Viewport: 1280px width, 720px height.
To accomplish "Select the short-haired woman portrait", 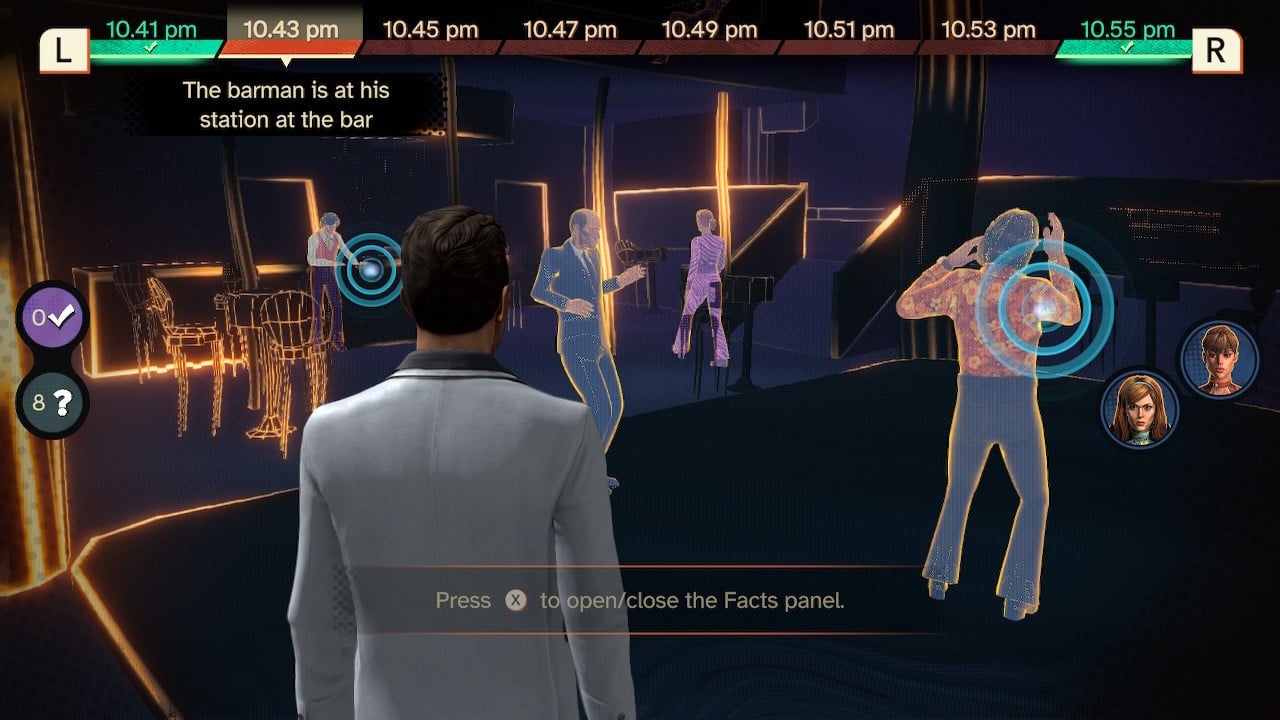I will tap(1218, 360).
